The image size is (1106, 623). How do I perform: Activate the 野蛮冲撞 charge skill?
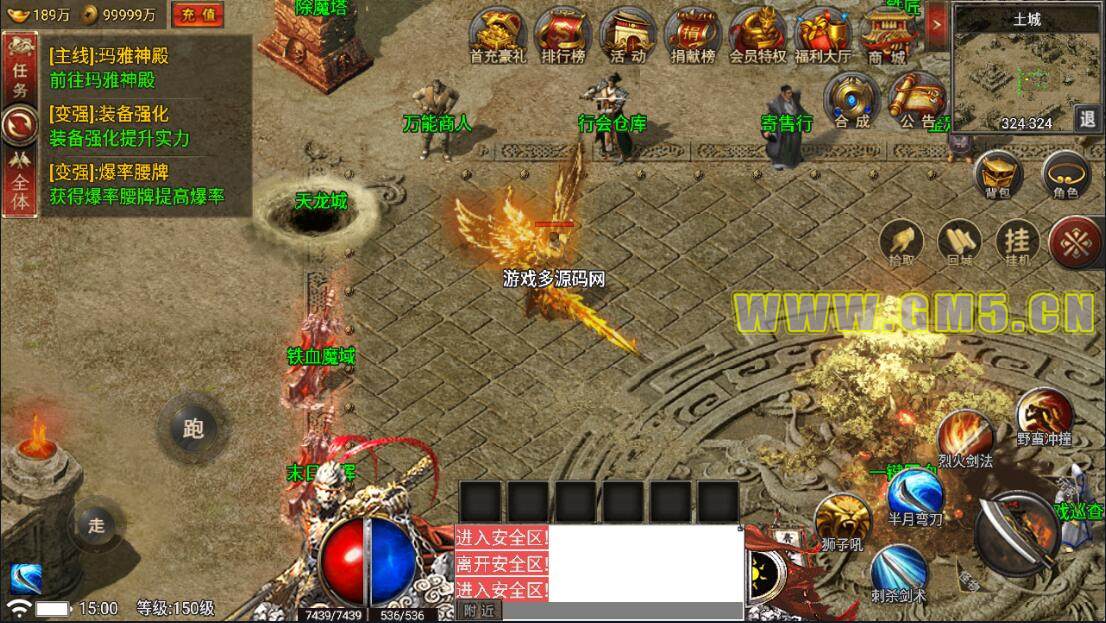click(1044, 415)
